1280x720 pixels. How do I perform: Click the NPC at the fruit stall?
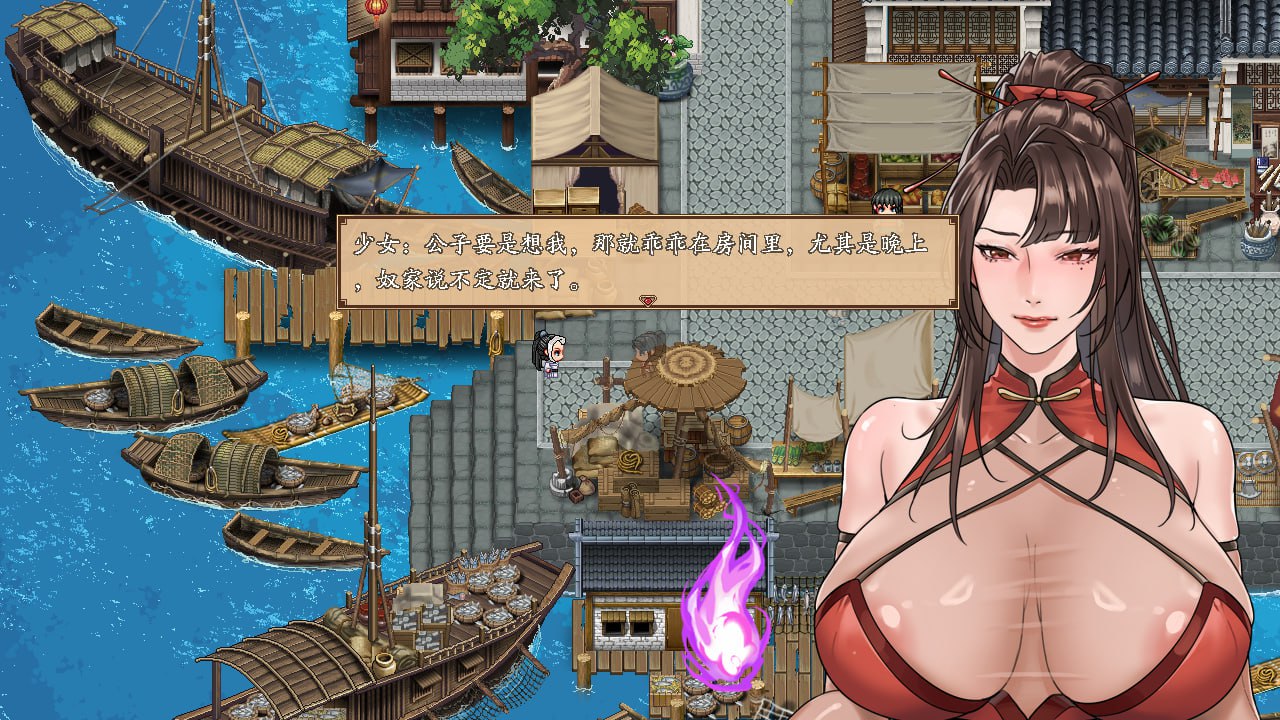[x=890, y=200]
